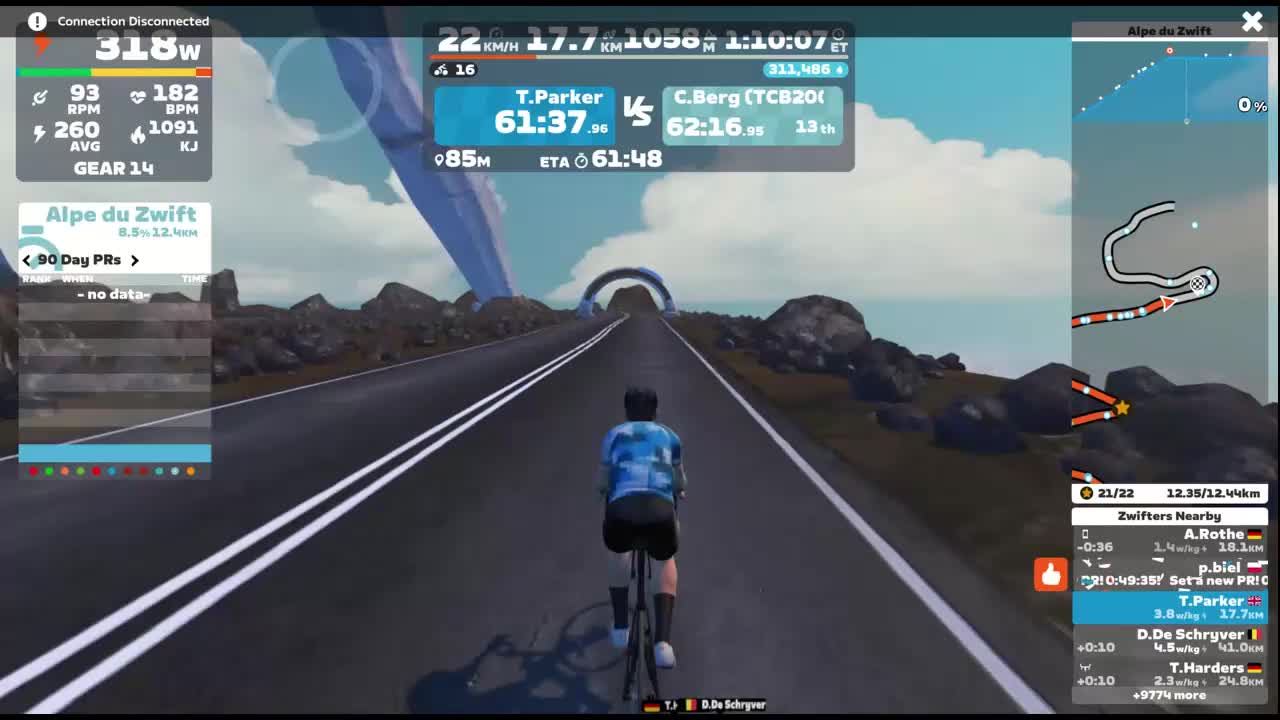
Task: Open previous PR period with left chevron
Action: [x=26, y=259]
